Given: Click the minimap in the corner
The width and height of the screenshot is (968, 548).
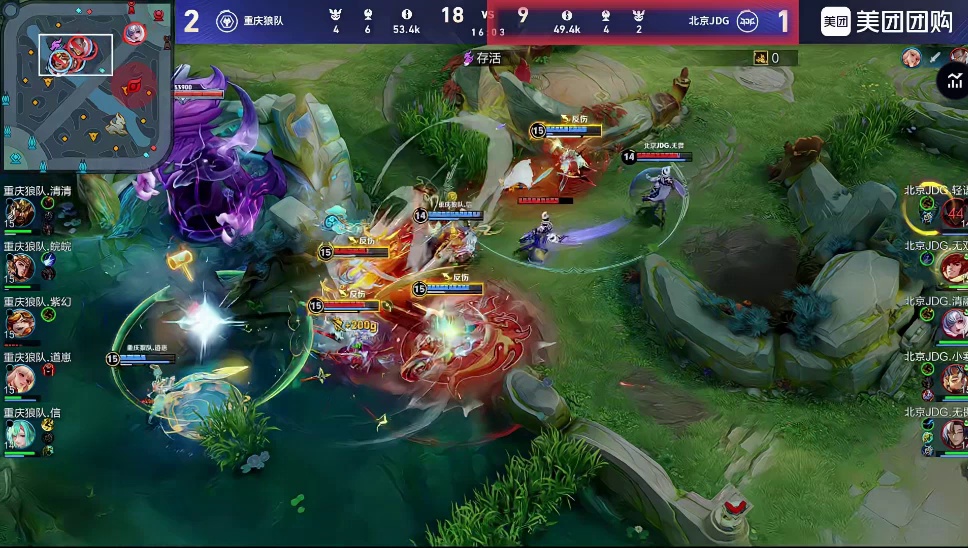Looking at the screenshot, I should 86,86.
